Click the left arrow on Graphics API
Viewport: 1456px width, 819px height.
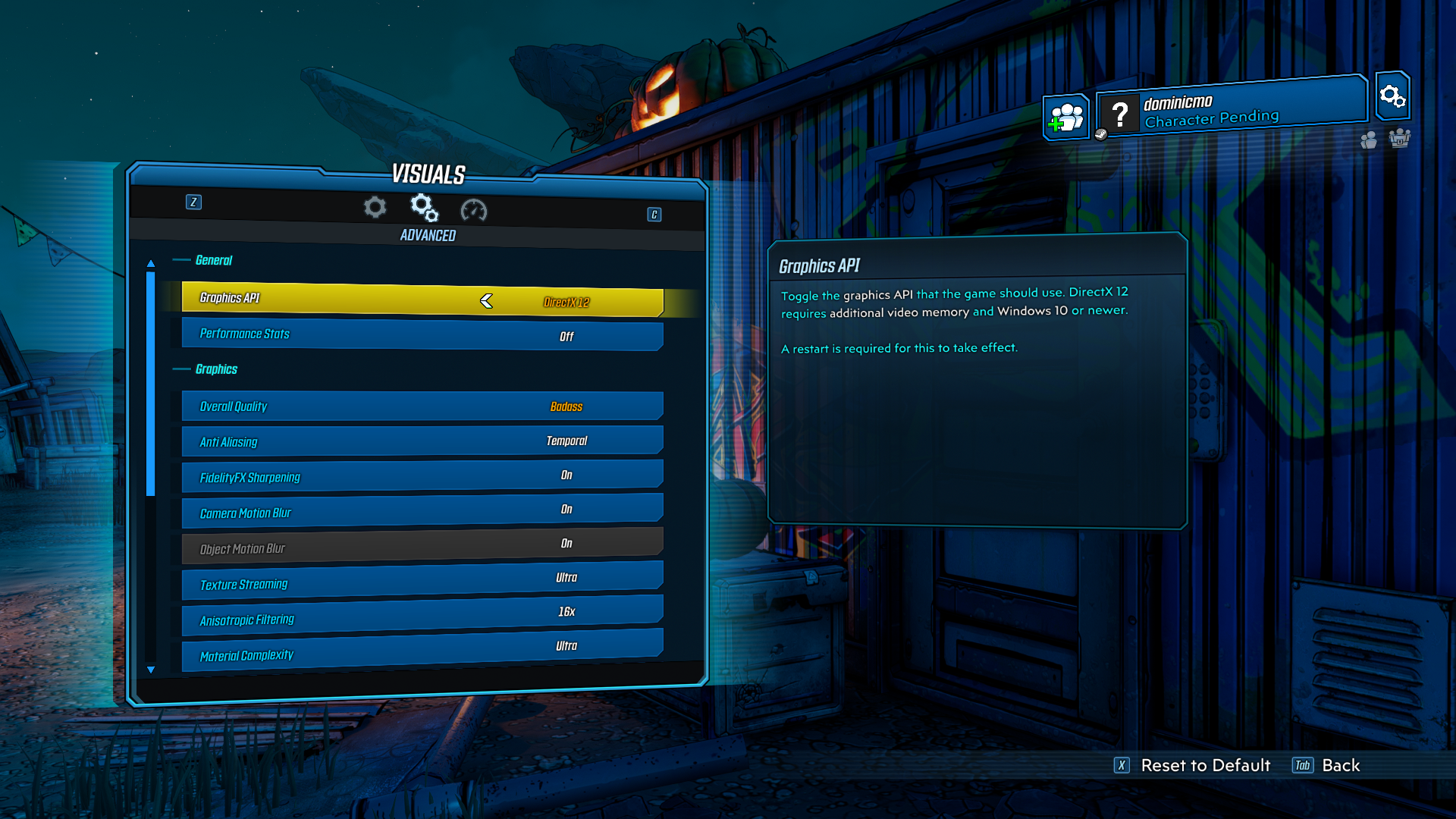(x=486, y=301)
